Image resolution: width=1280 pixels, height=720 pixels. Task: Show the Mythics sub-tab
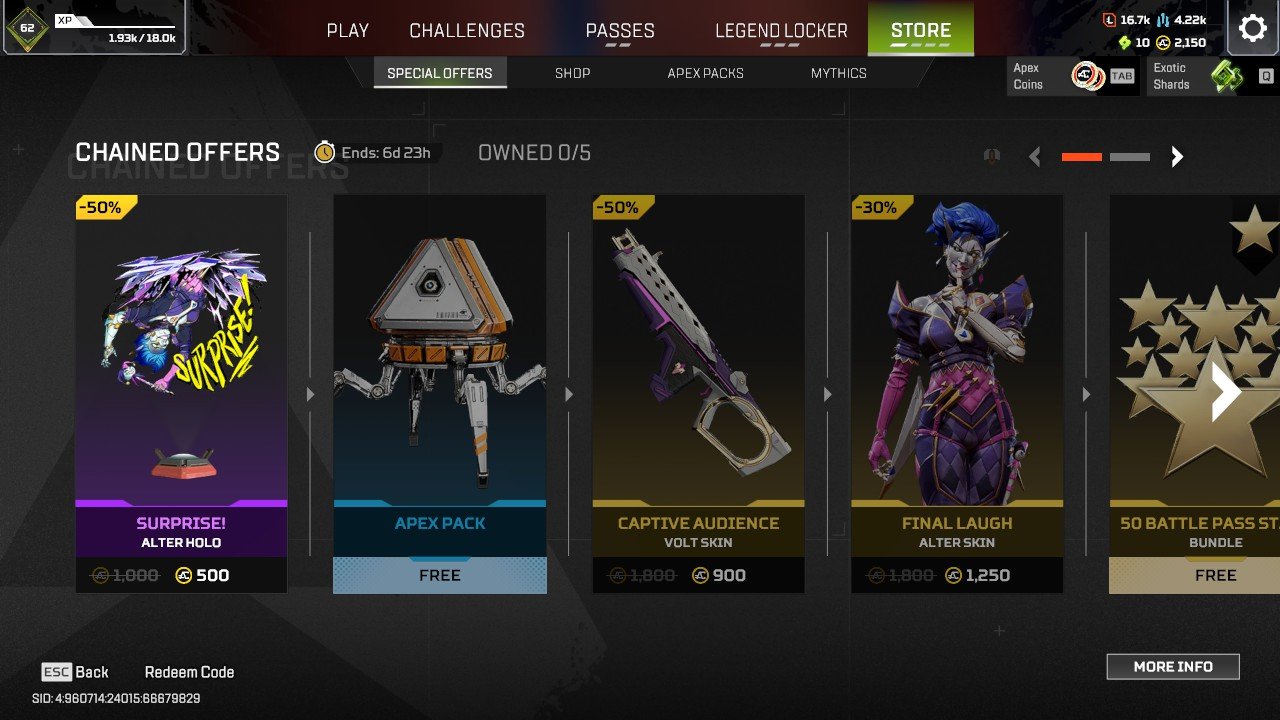(838, 73)
